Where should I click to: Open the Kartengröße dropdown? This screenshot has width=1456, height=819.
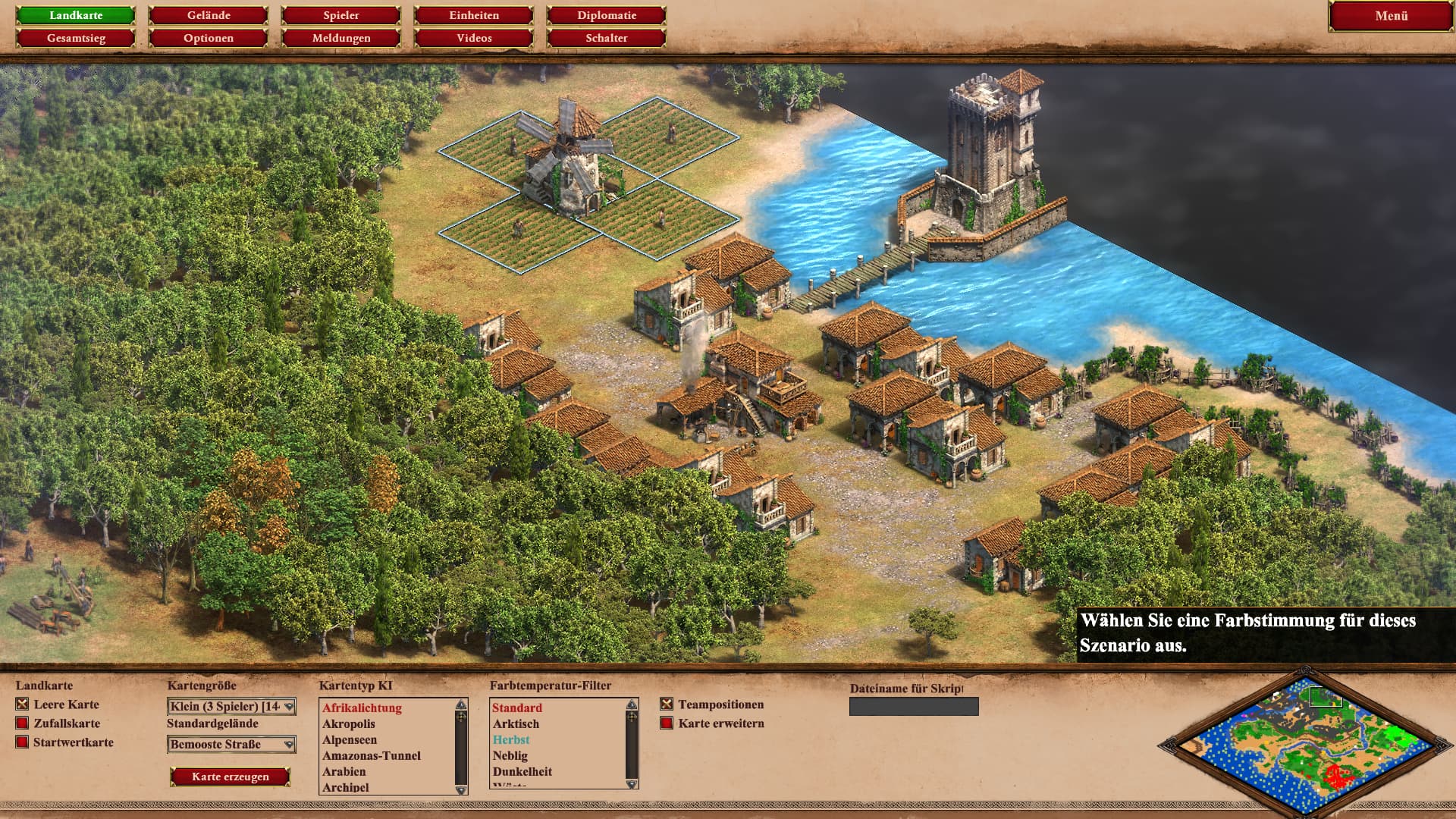231,706
